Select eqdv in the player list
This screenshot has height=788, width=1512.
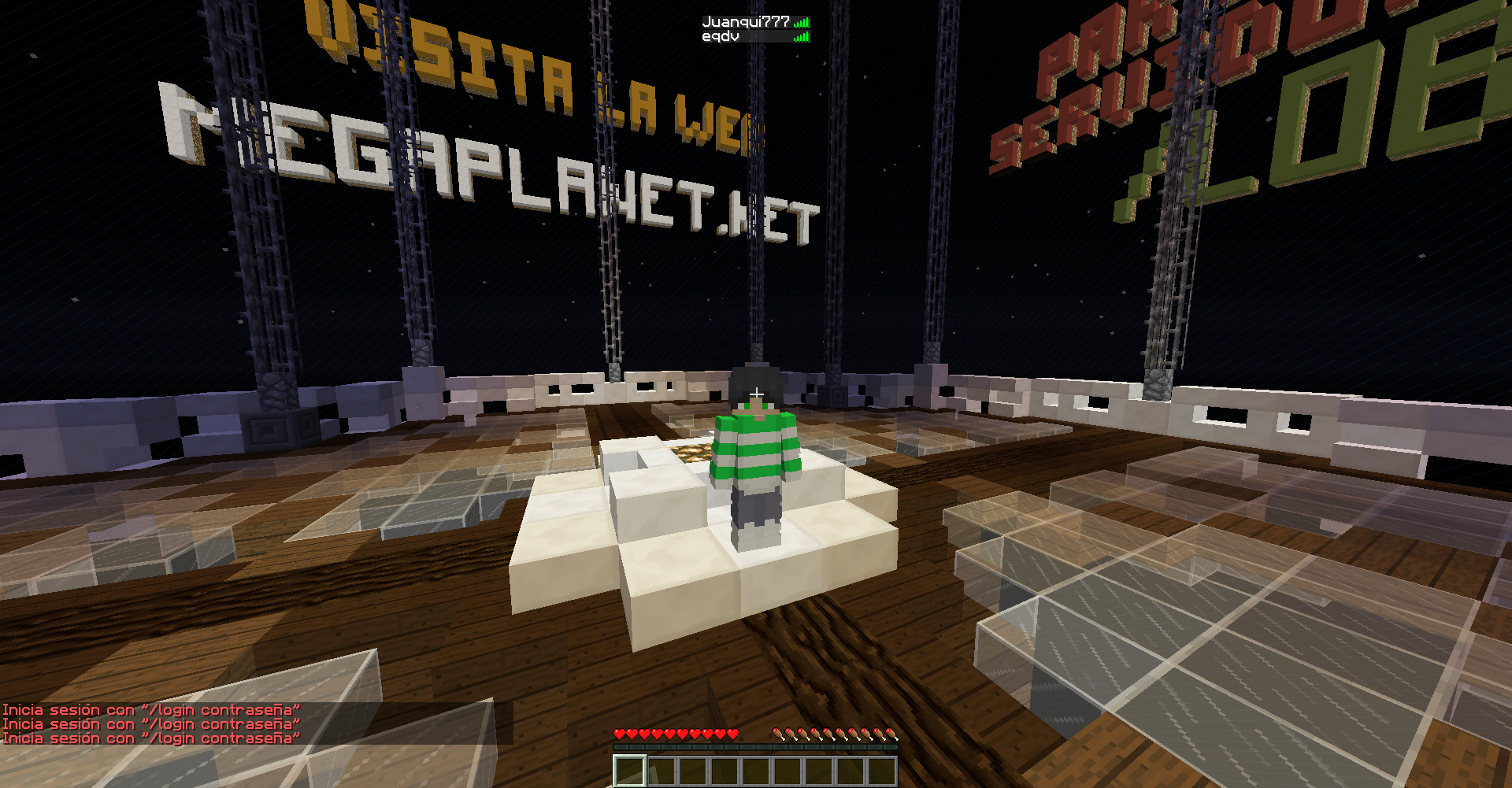pyautogui.click(x=721, y=36)
